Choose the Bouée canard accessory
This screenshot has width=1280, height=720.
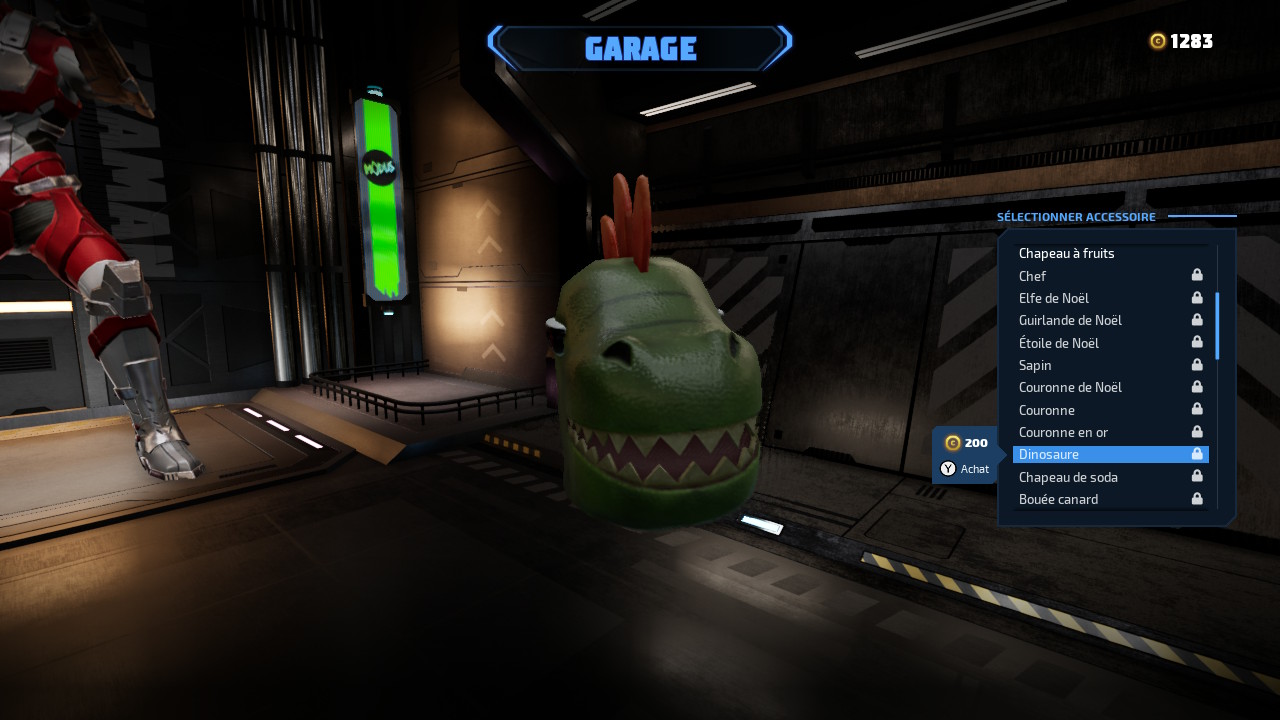(x=1058, y=499)
